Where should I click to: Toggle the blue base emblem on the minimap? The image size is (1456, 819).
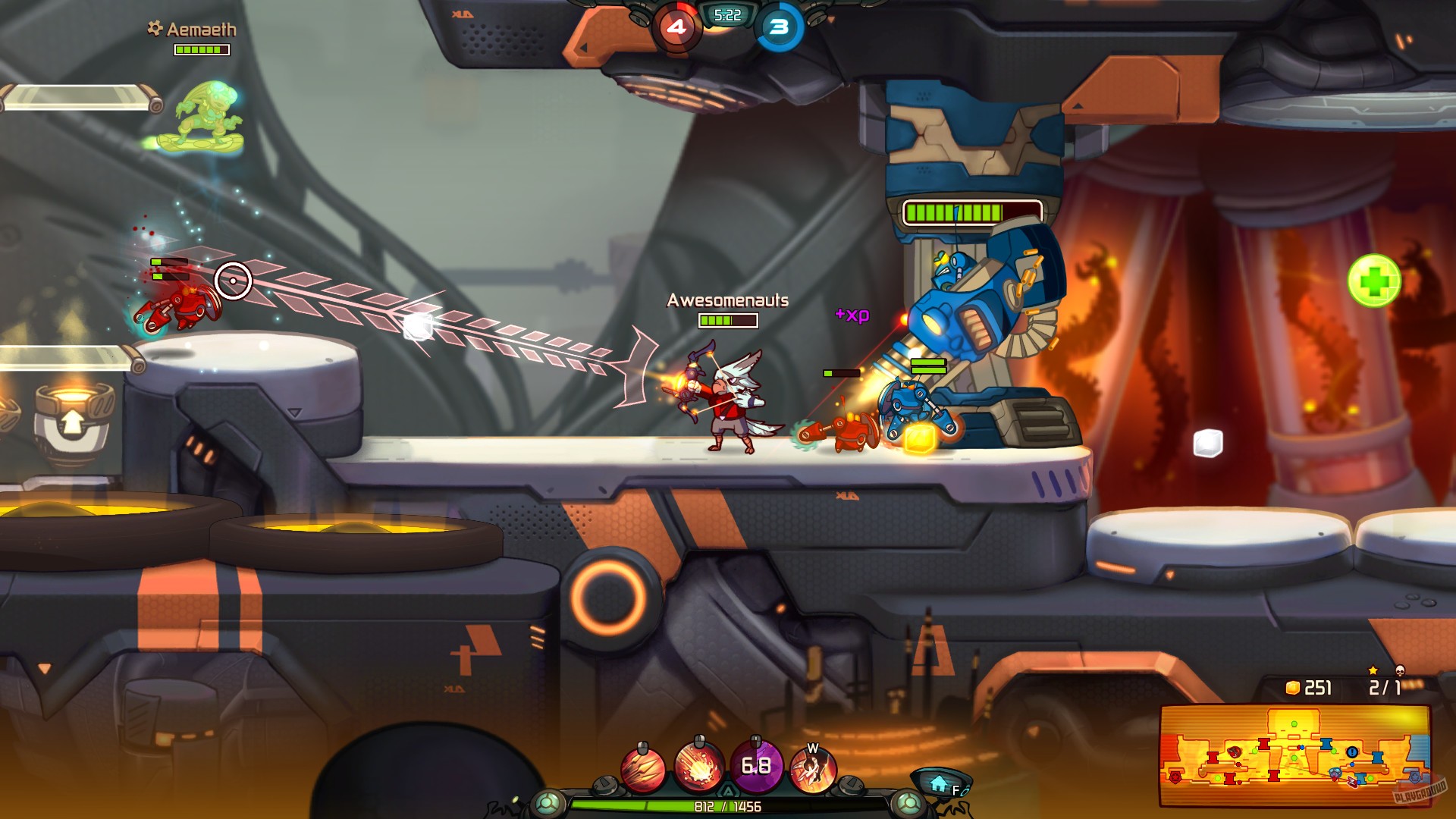pos(1416,775)
